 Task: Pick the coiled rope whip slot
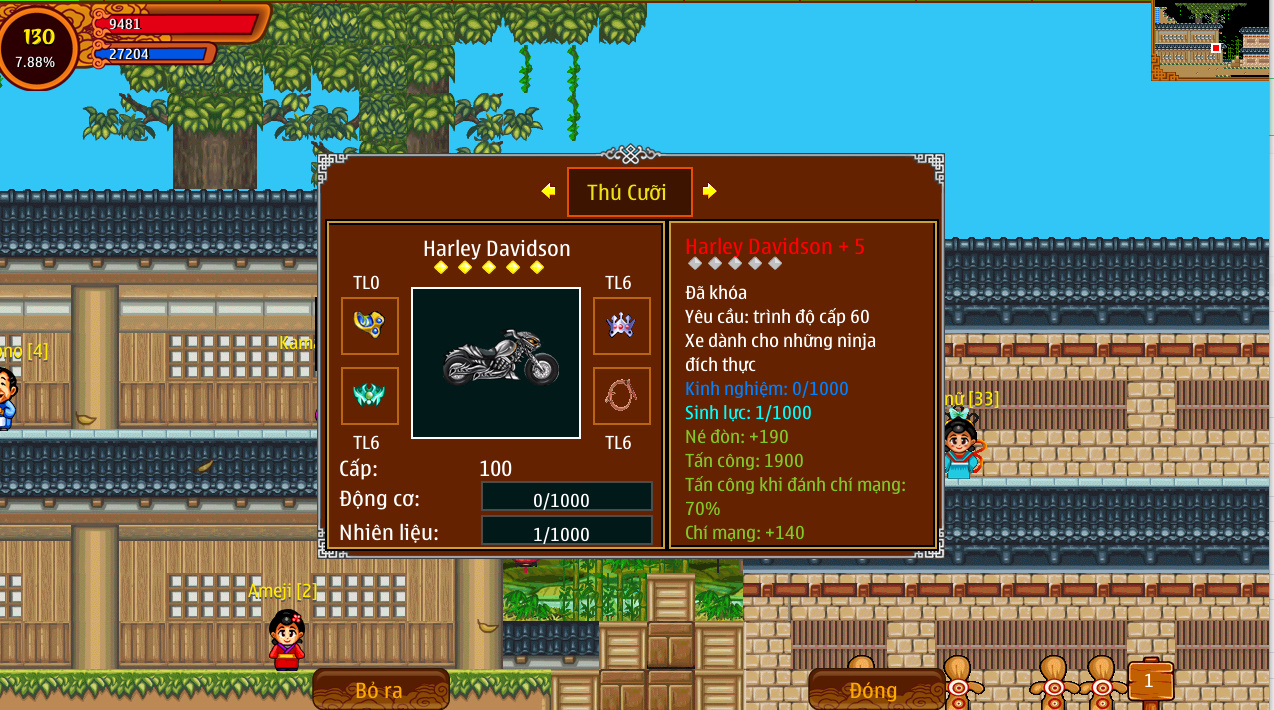621,395
